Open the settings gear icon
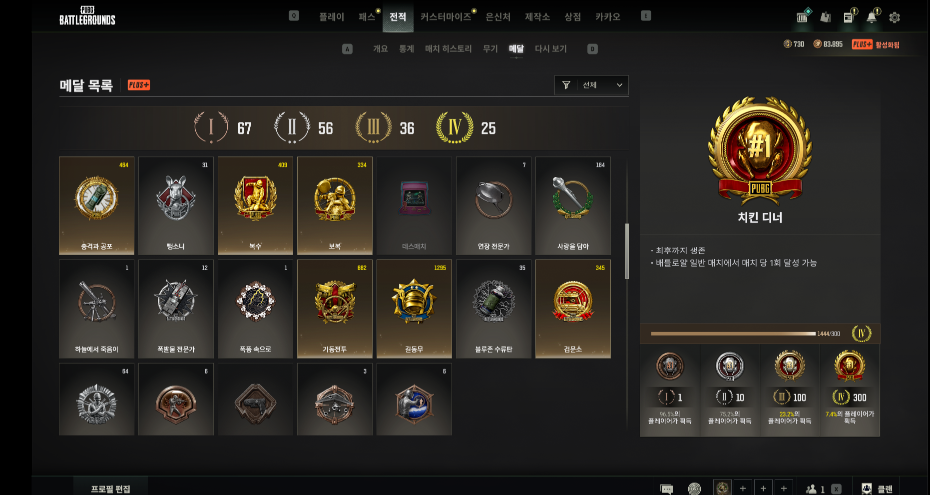Image resolution: width=930 pixels, height=495 pixels. tap(894, 17)
